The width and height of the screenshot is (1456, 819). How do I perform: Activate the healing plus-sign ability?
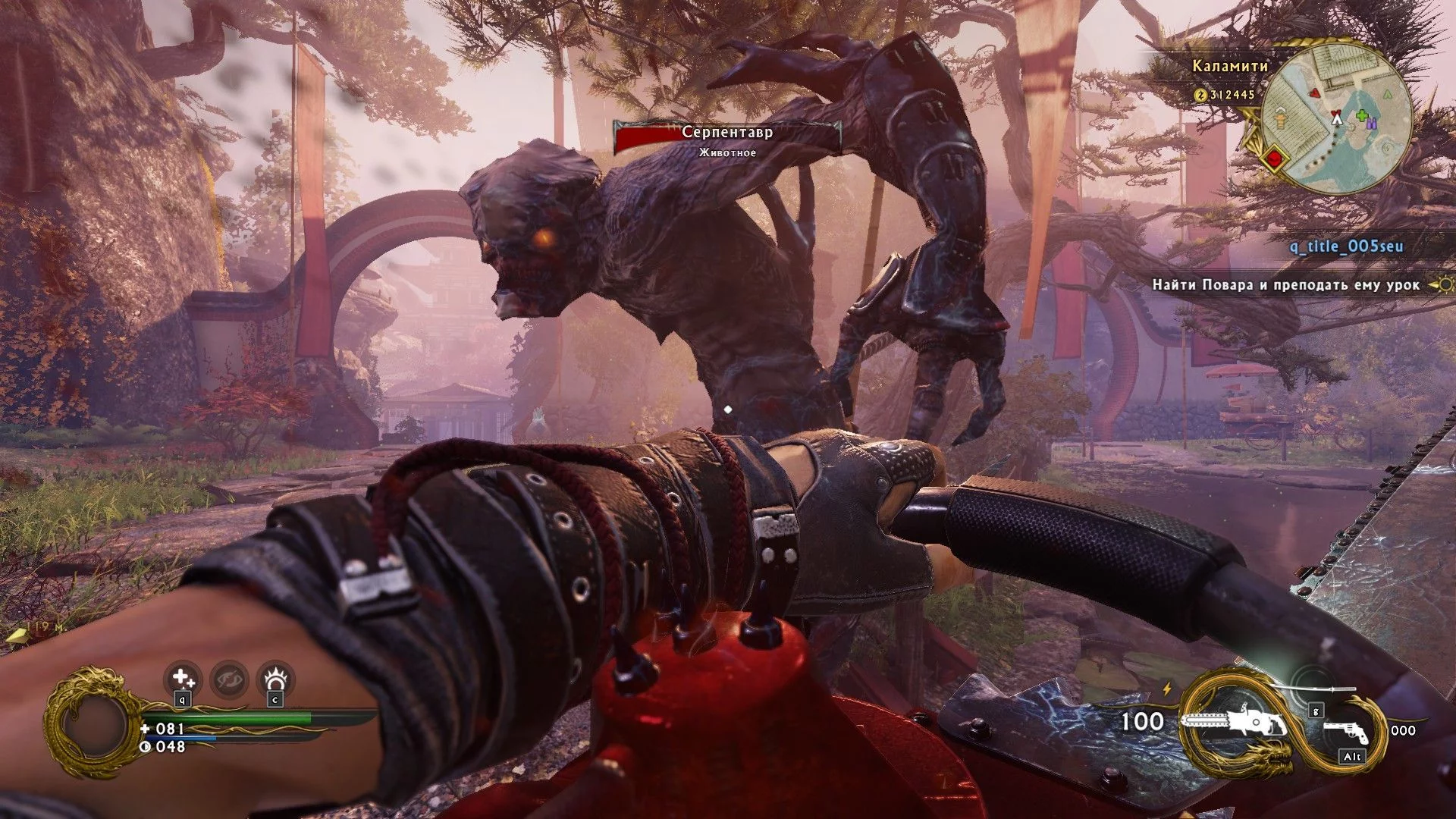point(182,679)
